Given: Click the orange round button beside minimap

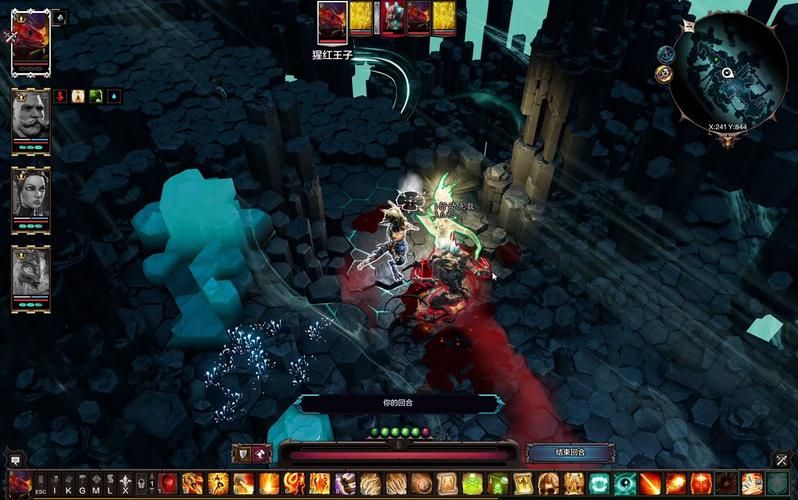Looking at the screenshot, I should coord(663,74).
